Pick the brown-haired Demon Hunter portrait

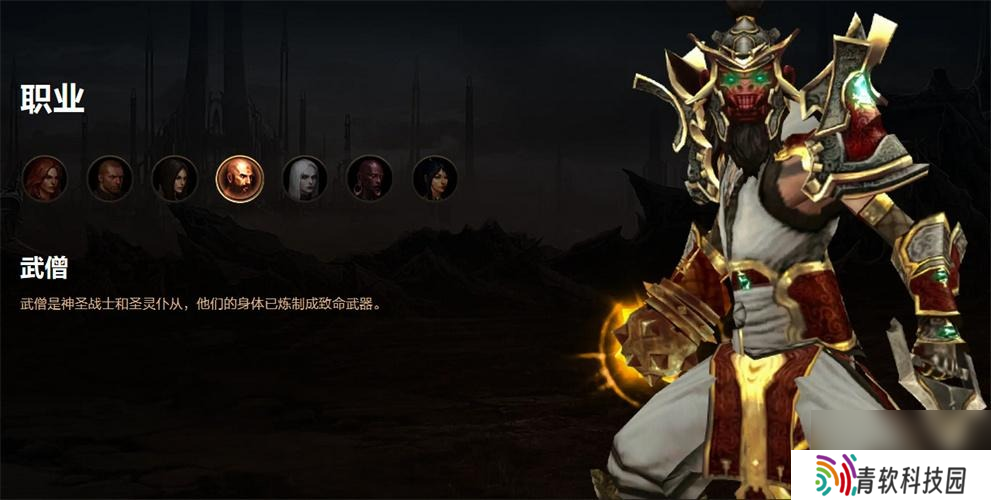[174, 179]
